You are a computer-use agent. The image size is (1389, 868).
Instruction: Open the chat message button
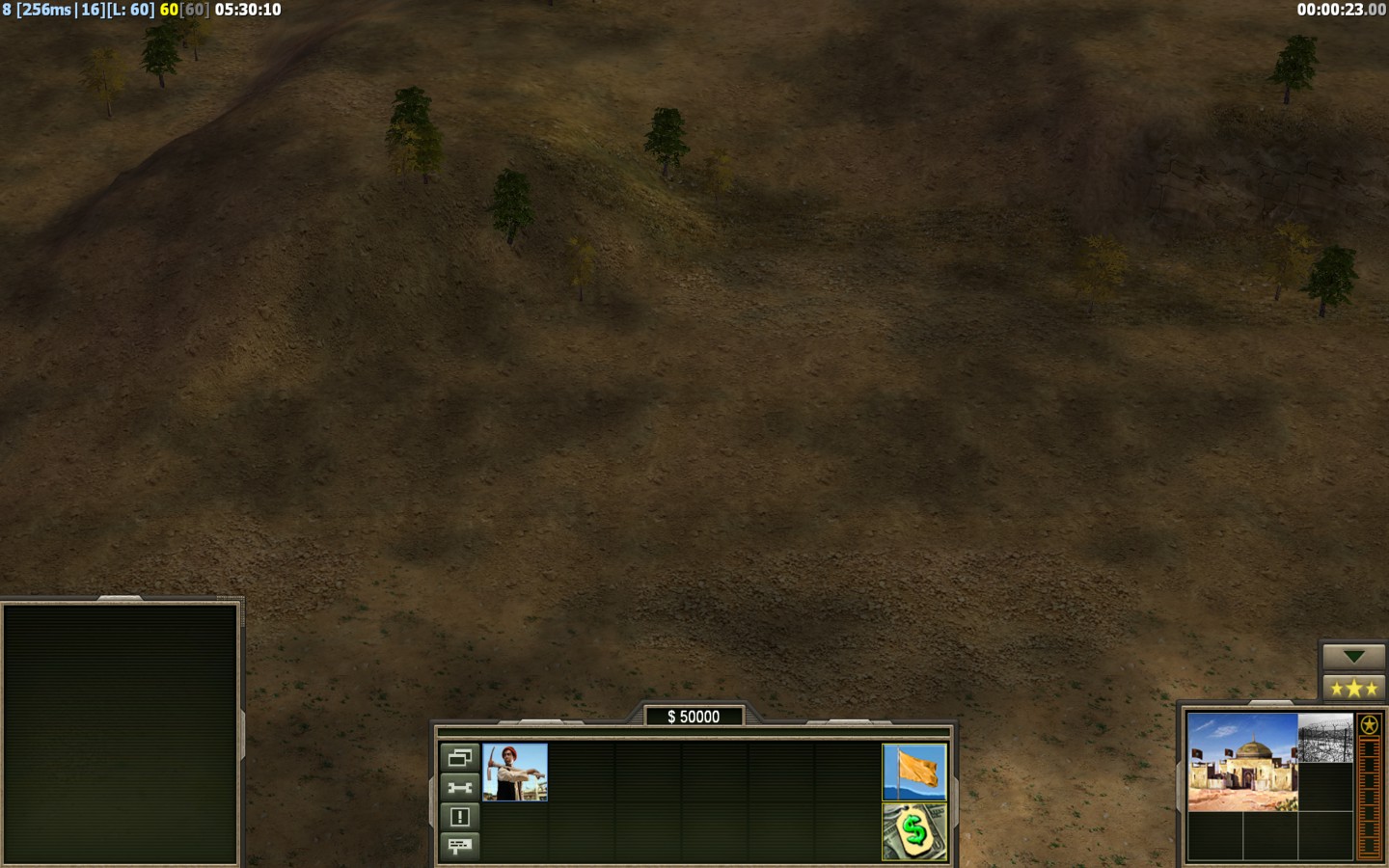(x=459, y=847)
